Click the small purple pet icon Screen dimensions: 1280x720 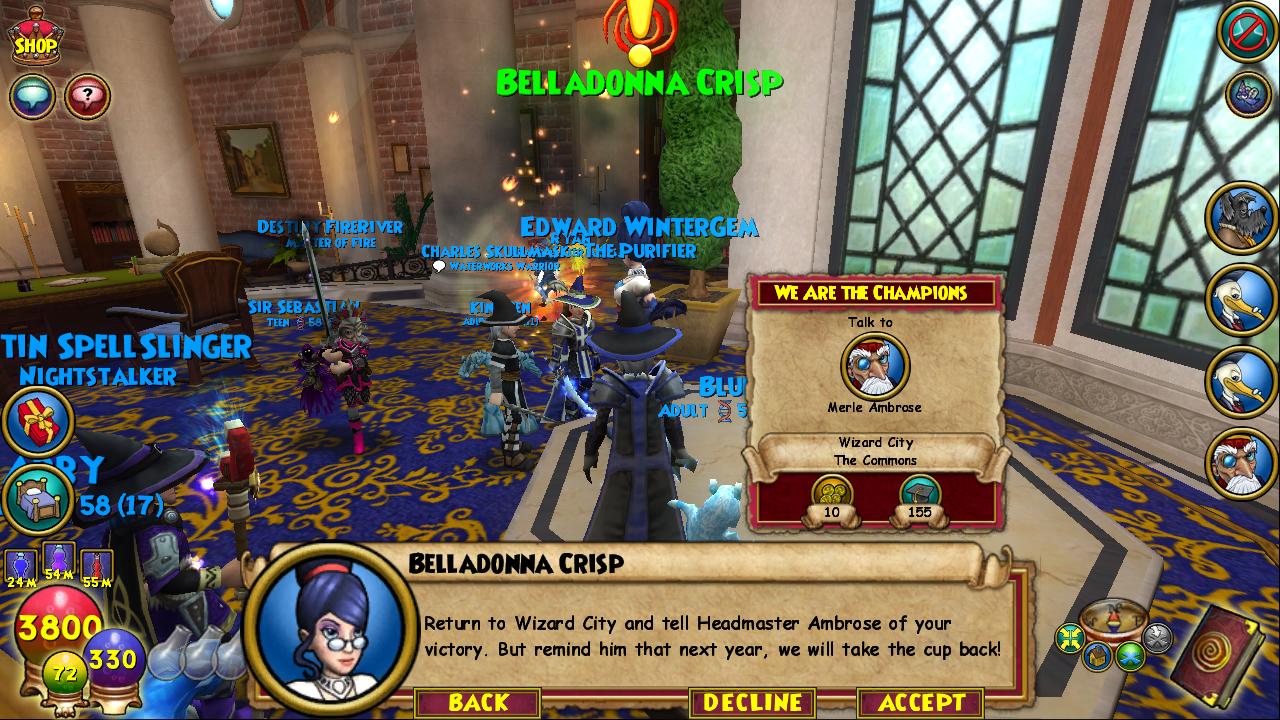[1247, 94]
